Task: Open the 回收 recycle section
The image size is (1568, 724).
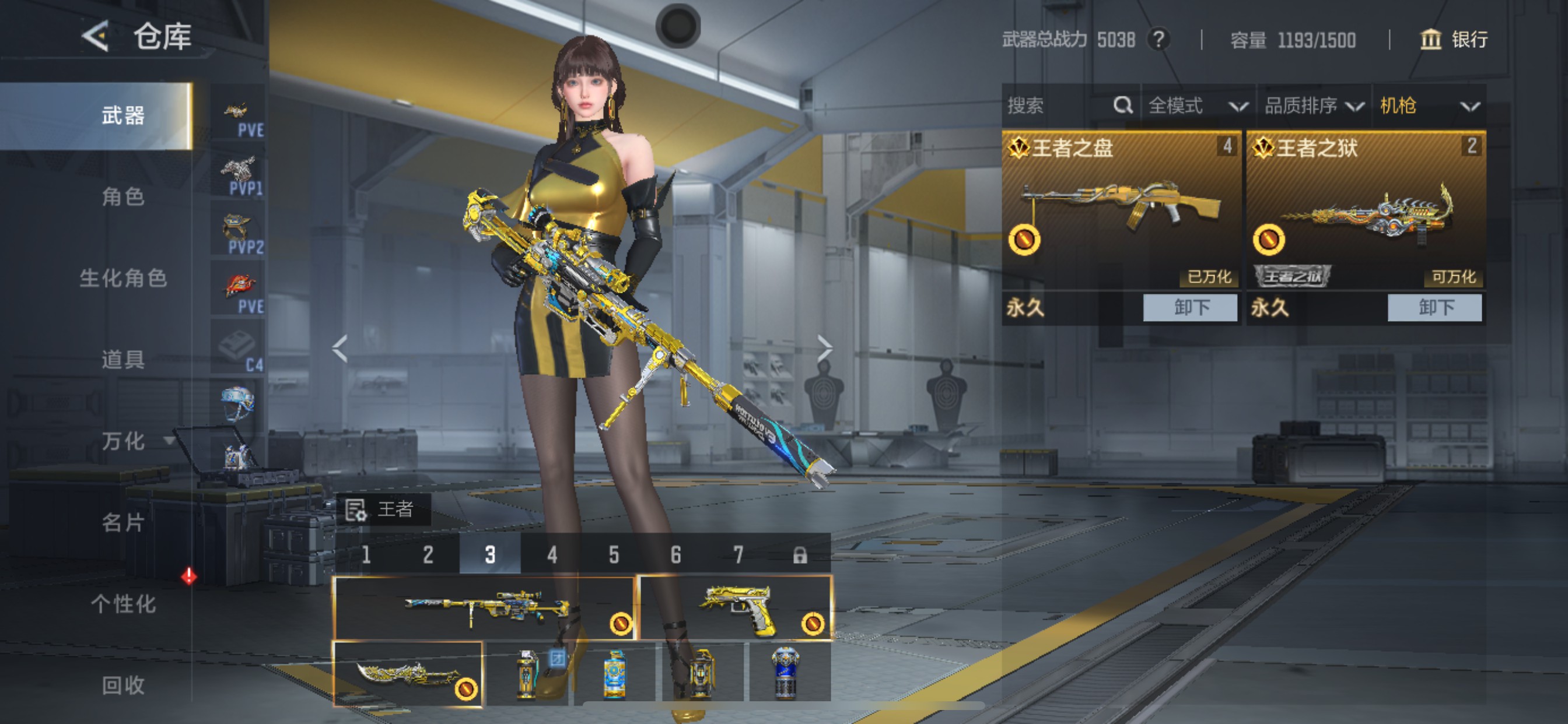Action: point(123,685)
